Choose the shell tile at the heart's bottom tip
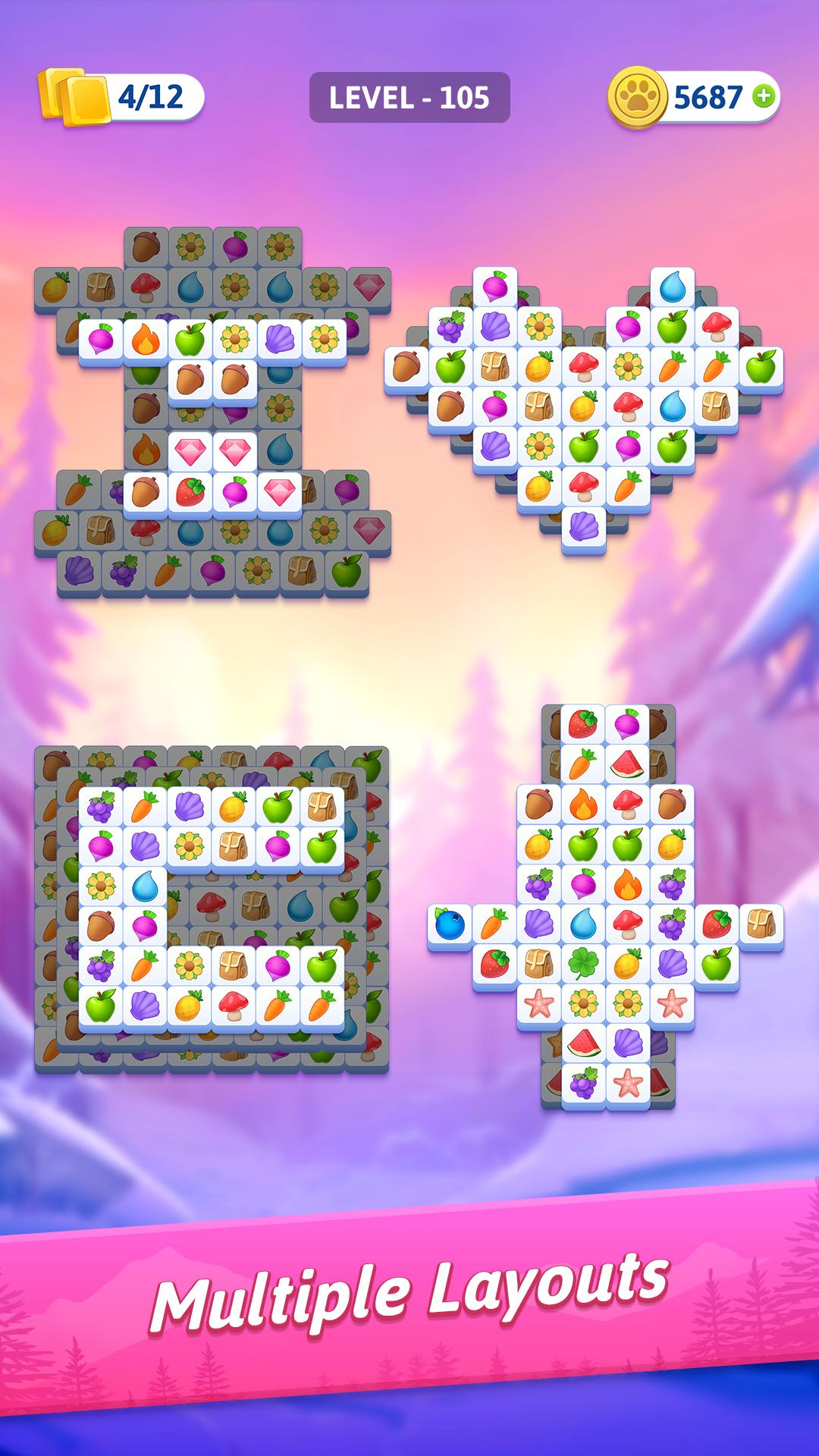Image resolution: width=819 pixels, height=1456 pixels. click(x=583, y=526)
